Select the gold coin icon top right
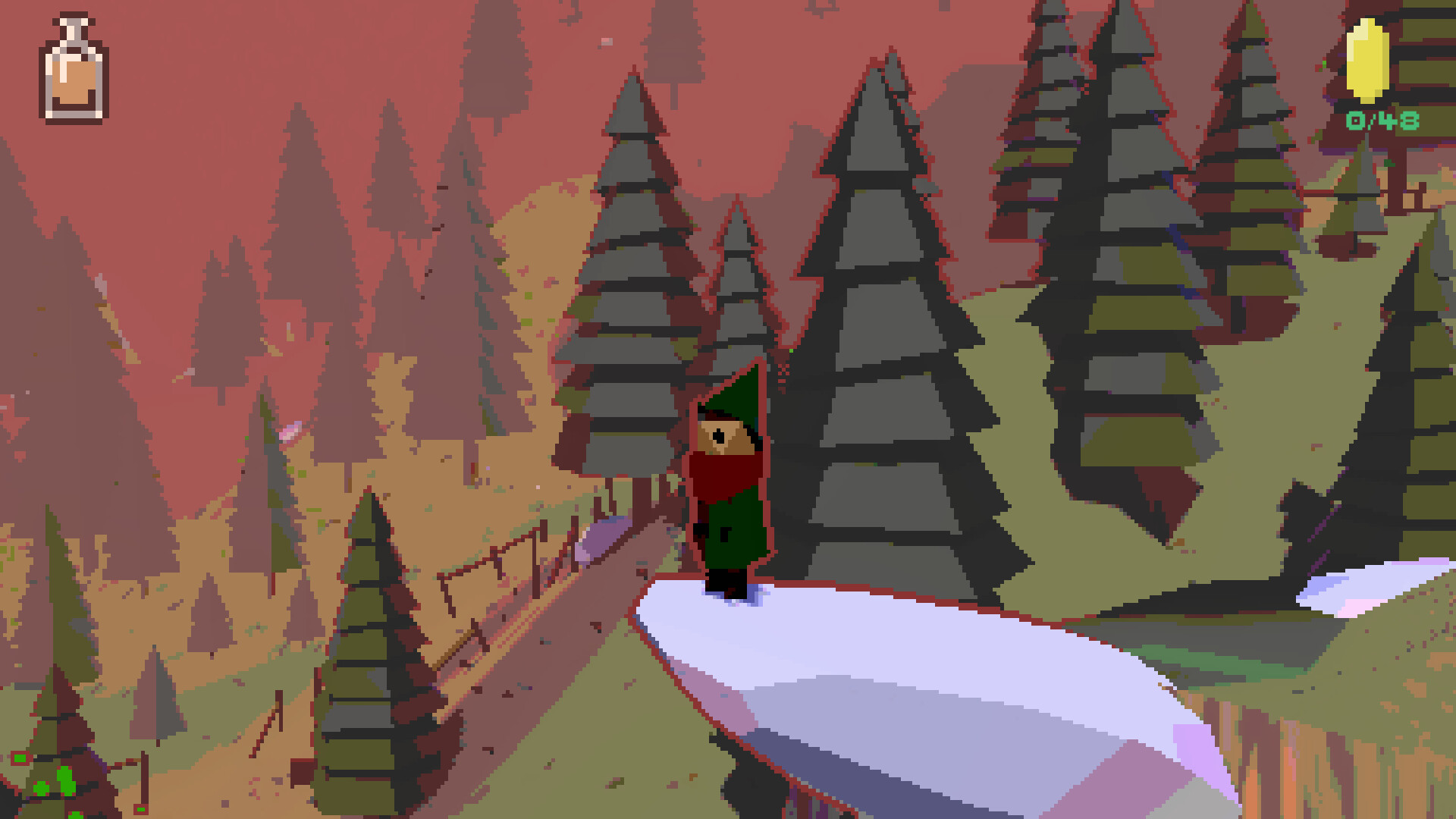The height and width of the screenshot is (819, 1456). coord(1367,61)
